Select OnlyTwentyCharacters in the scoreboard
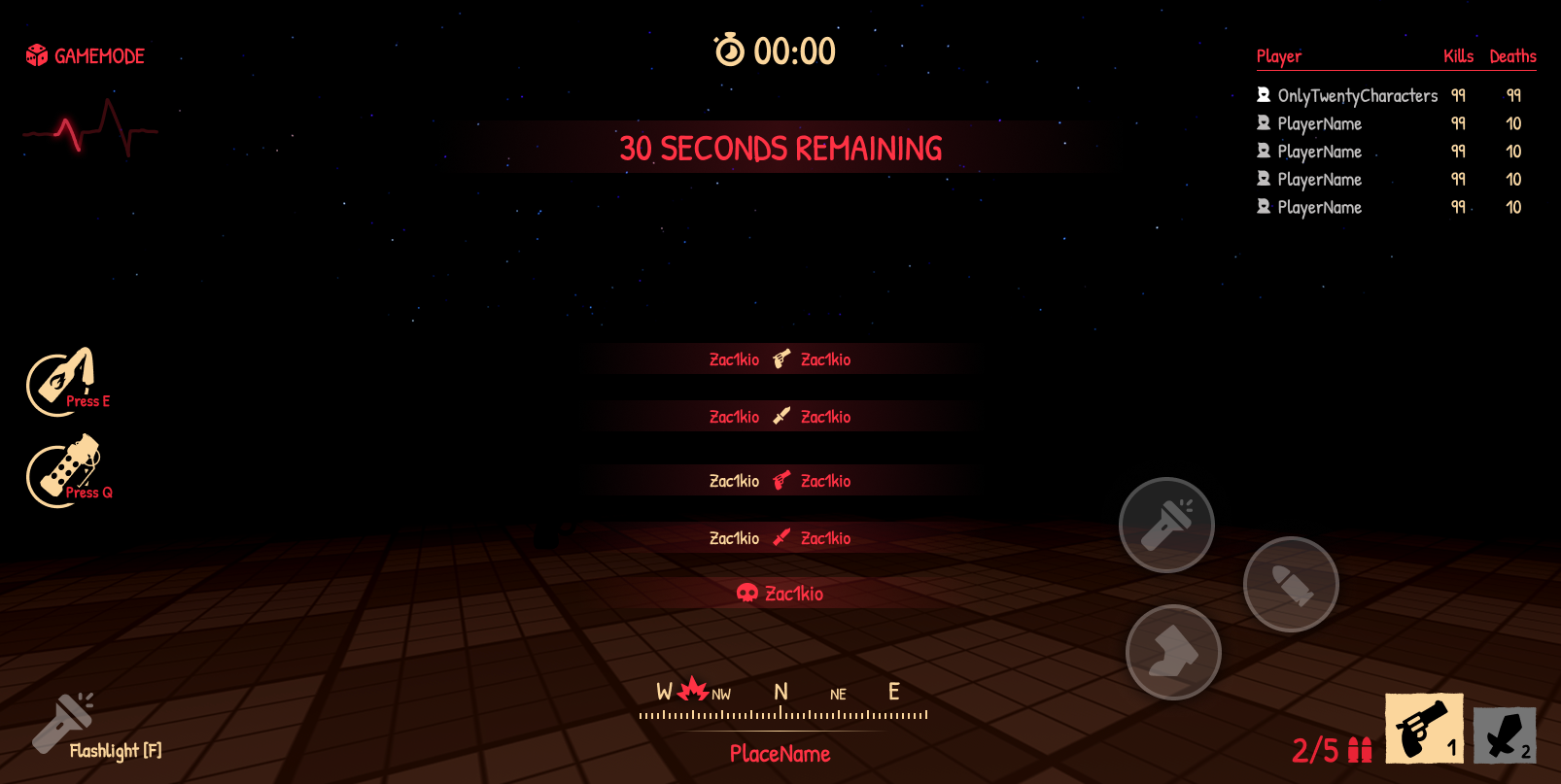 [x=1357, y=95]
